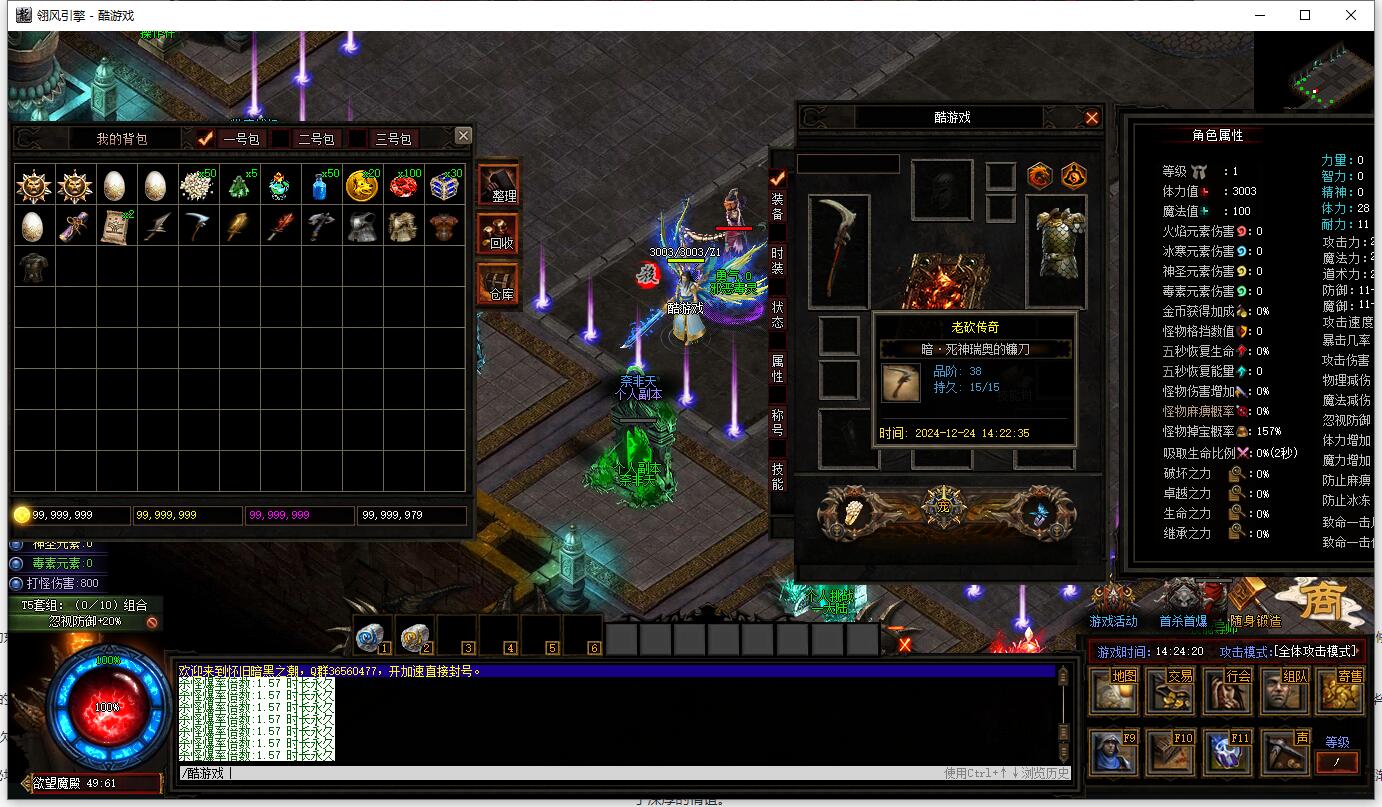The width and height of the screenshot is (1382, 807).
Task: Open the 回收 recycle function
Action: pos(498,236)
